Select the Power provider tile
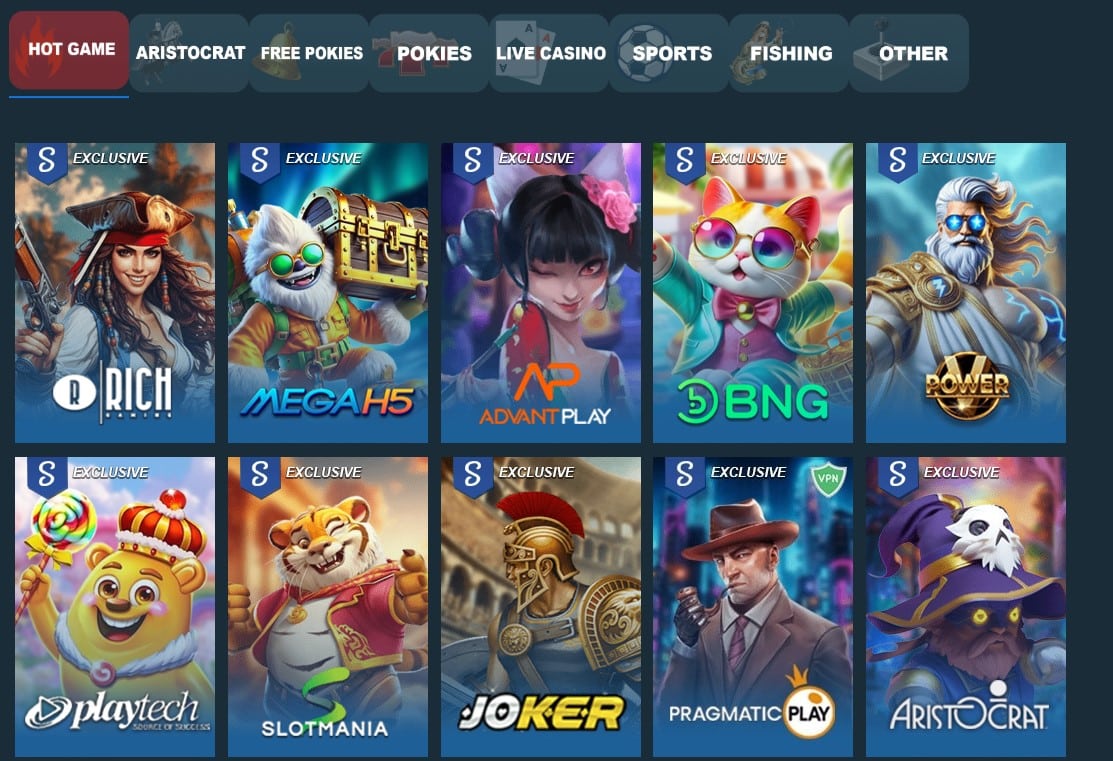The image size is (1113, 761). coord(966,292)
